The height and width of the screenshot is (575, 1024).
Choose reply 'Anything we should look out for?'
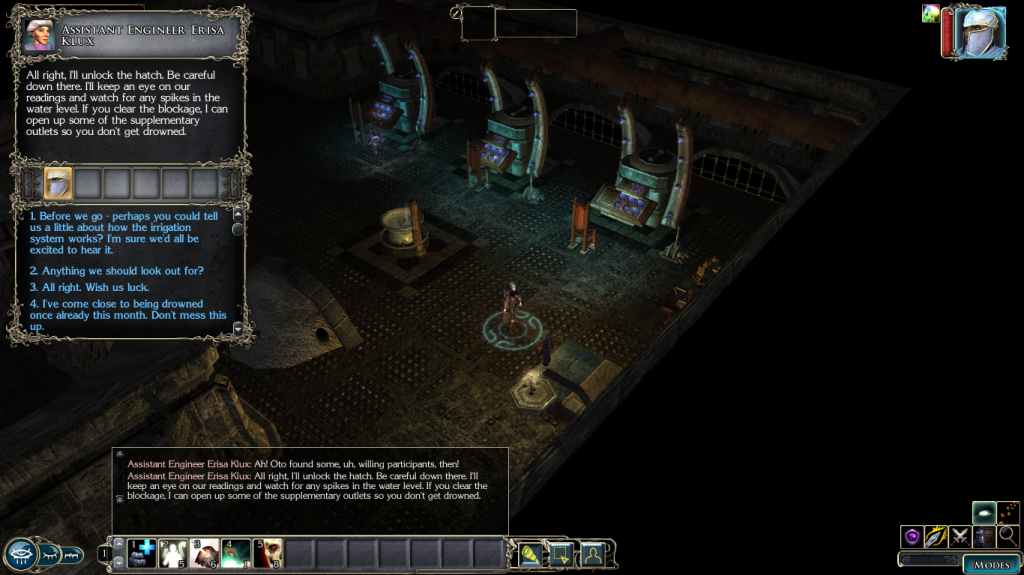pyautogui.click(x=117, y=271)
